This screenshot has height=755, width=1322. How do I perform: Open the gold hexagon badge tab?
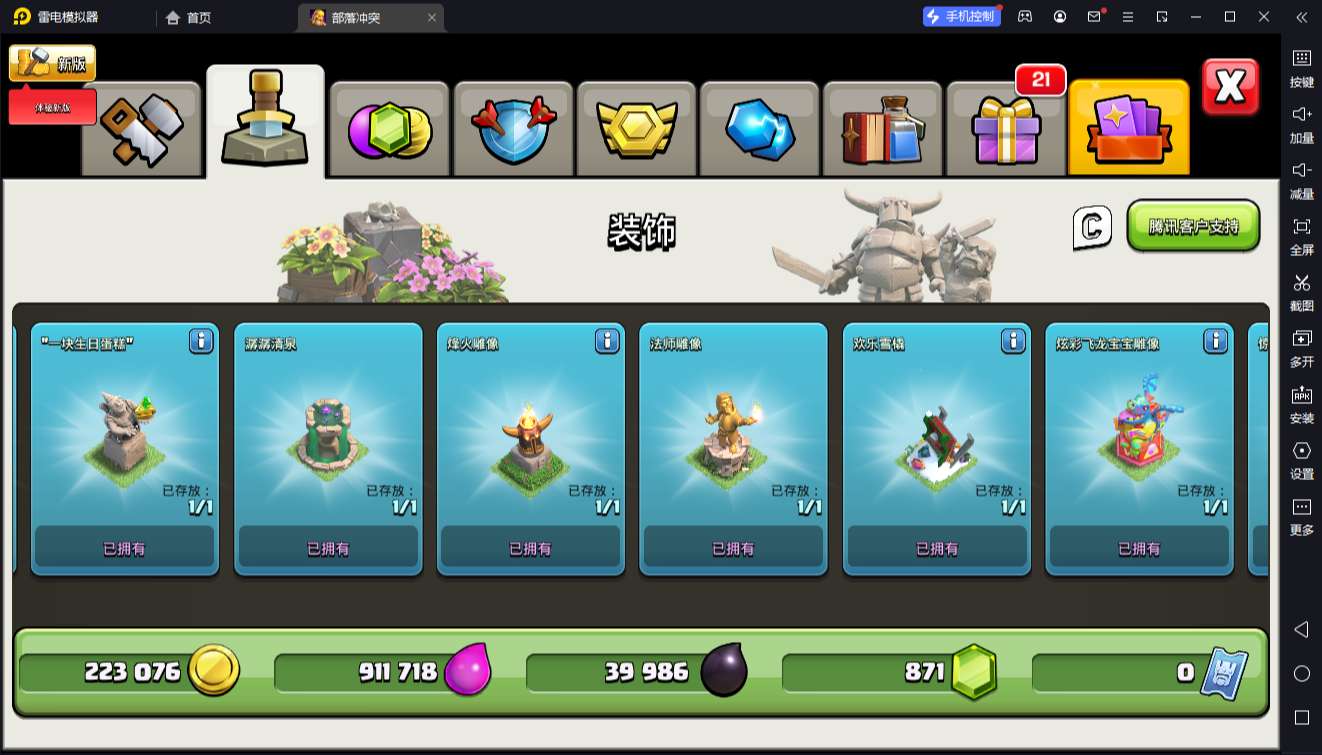pos(637,130)
